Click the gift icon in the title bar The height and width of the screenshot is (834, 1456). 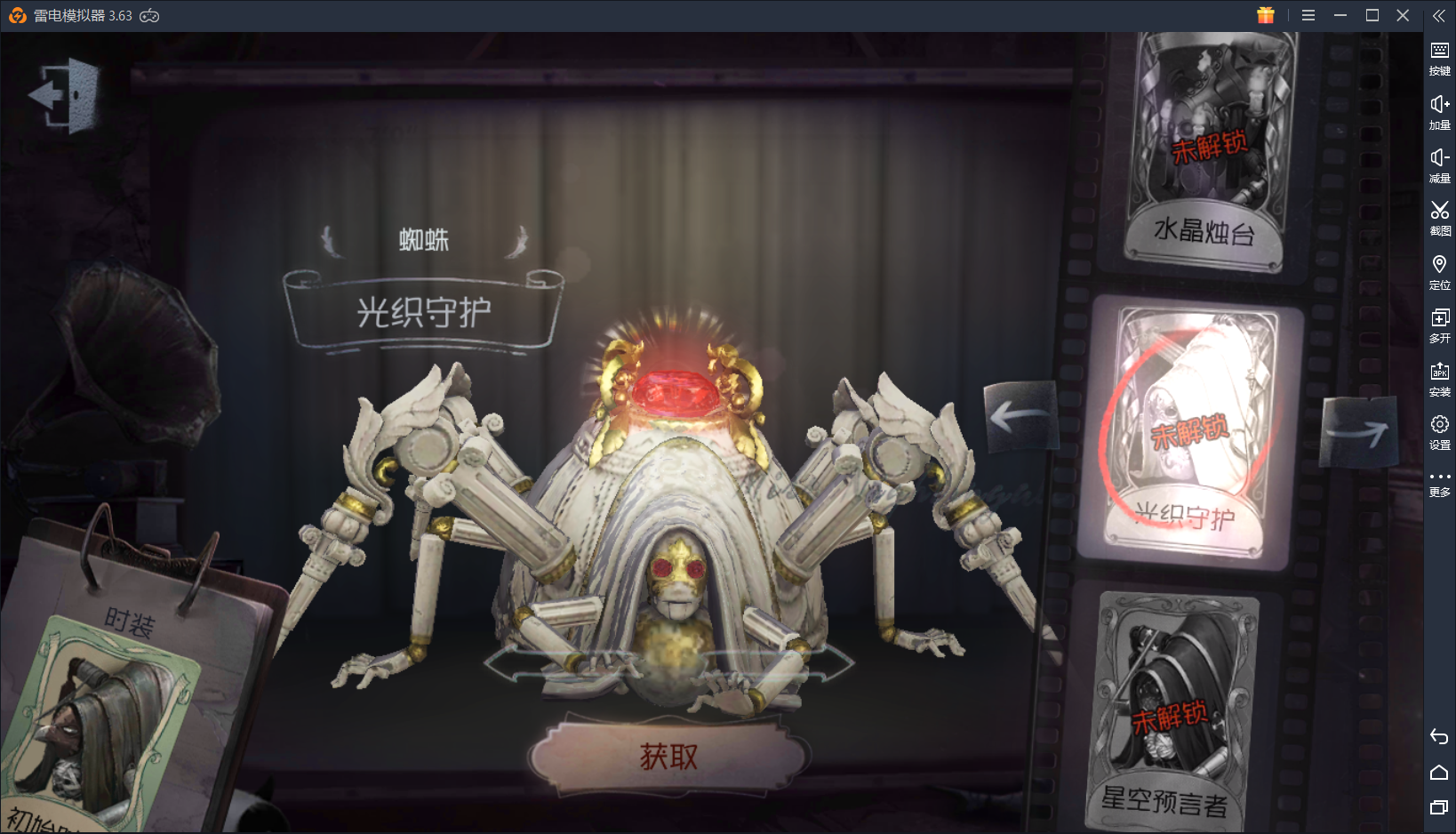[1266, 15]
